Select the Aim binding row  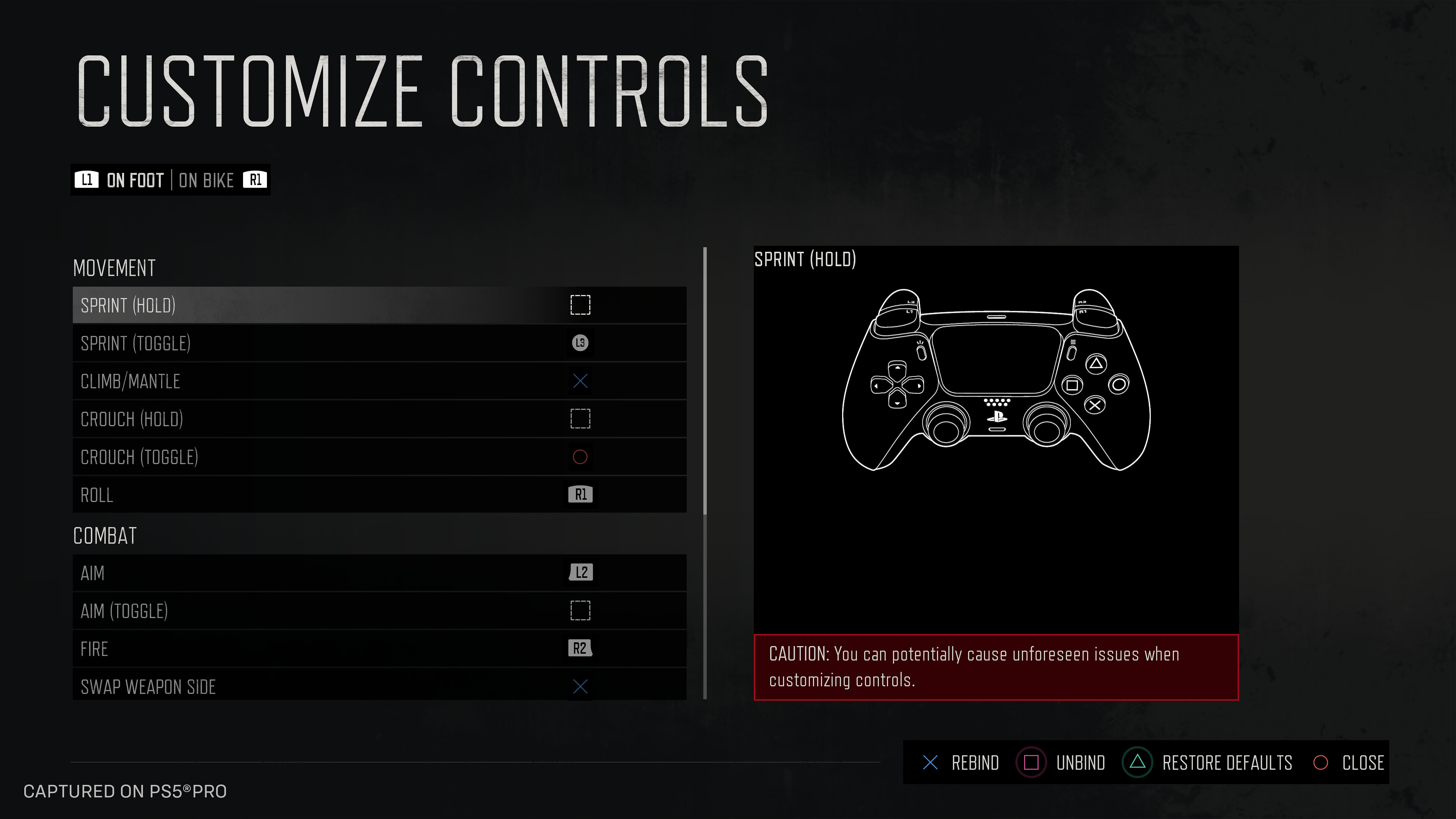(379, 573)
